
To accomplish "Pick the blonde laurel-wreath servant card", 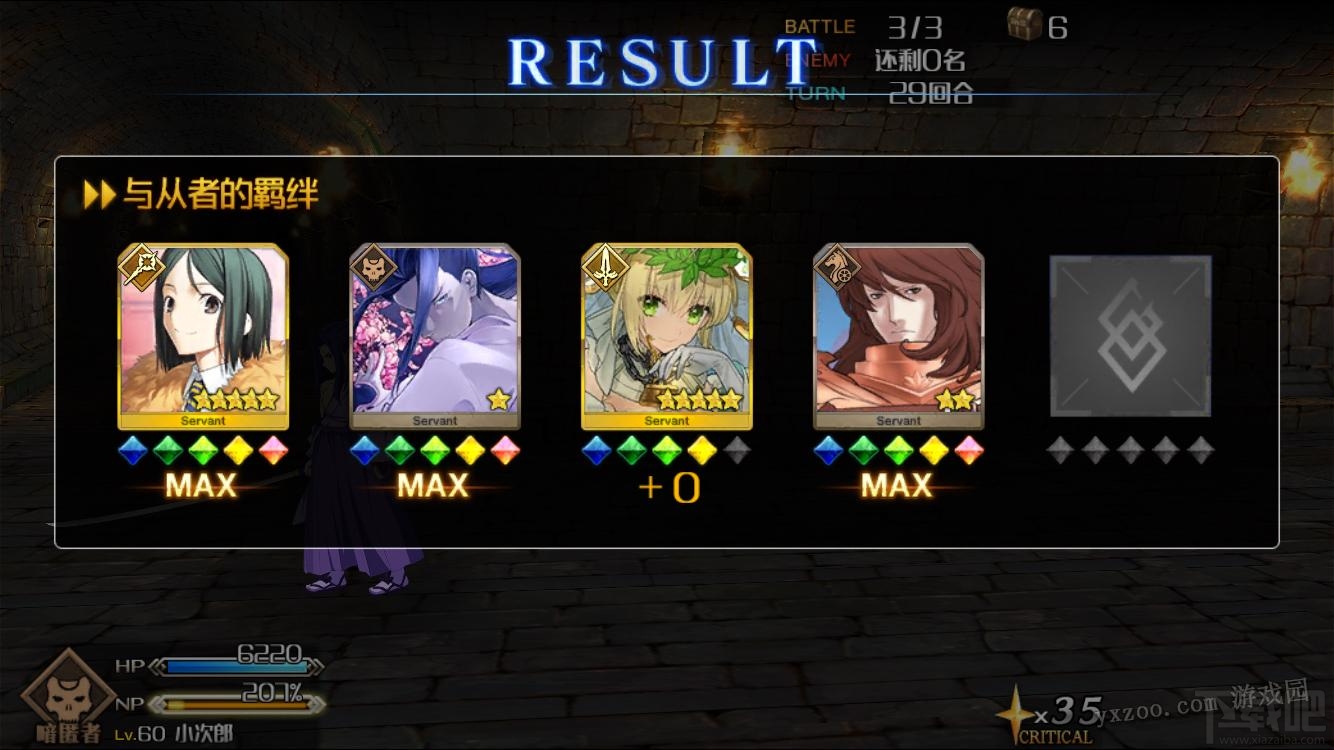I will pos(667,336).
